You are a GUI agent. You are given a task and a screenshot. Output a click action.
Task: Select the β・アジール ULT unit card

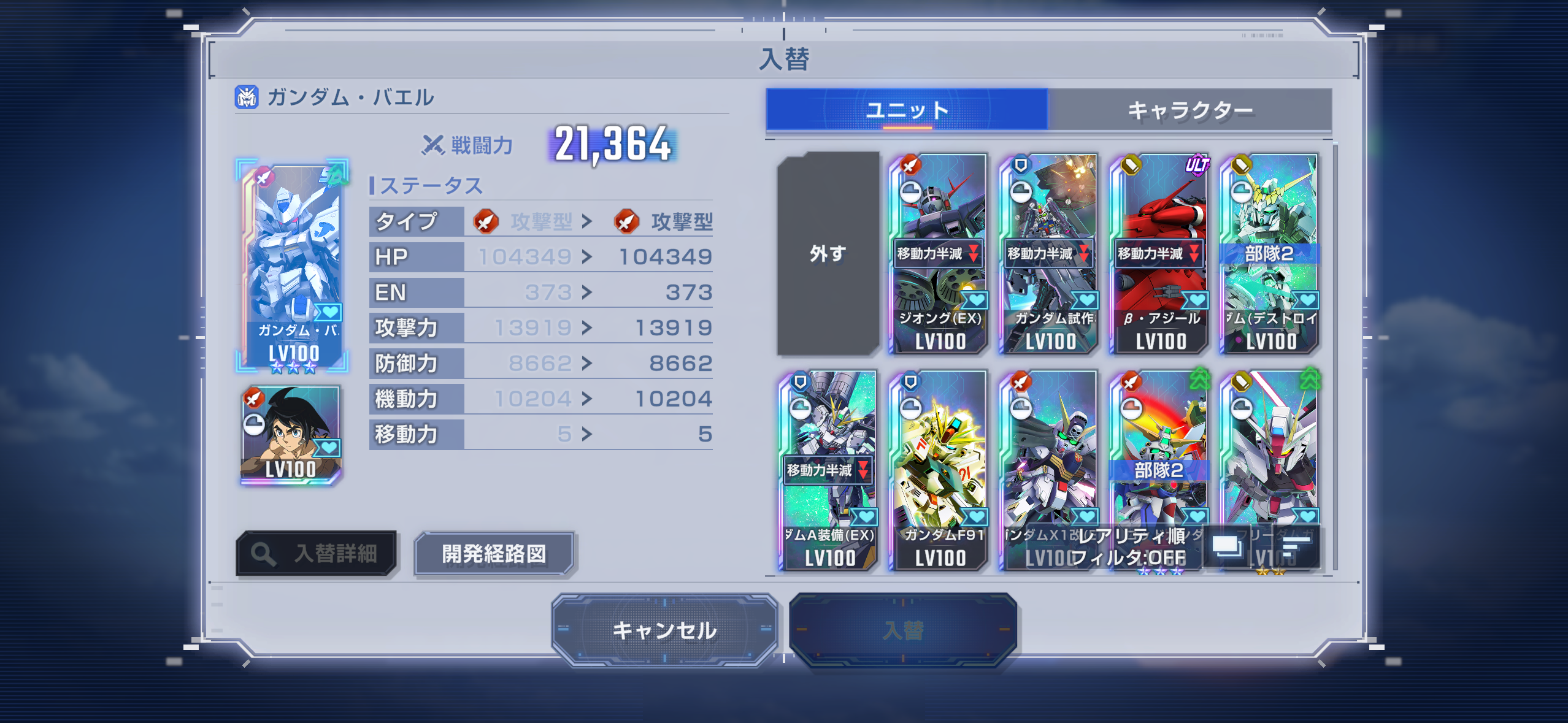(1159, 253)
